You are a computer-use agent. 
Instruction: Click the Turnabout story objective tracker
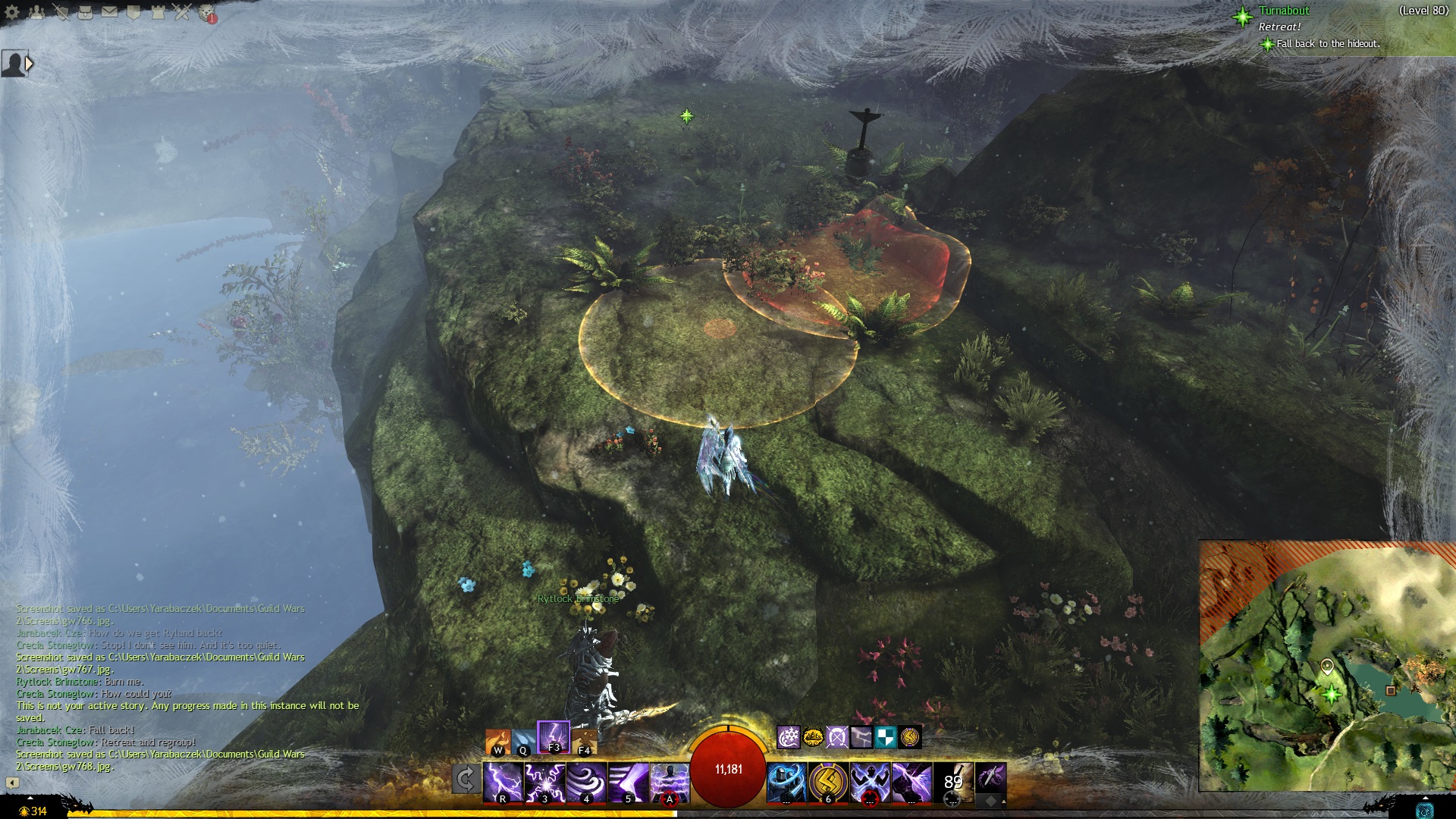pyautogui.click(x=1283, y=11)
